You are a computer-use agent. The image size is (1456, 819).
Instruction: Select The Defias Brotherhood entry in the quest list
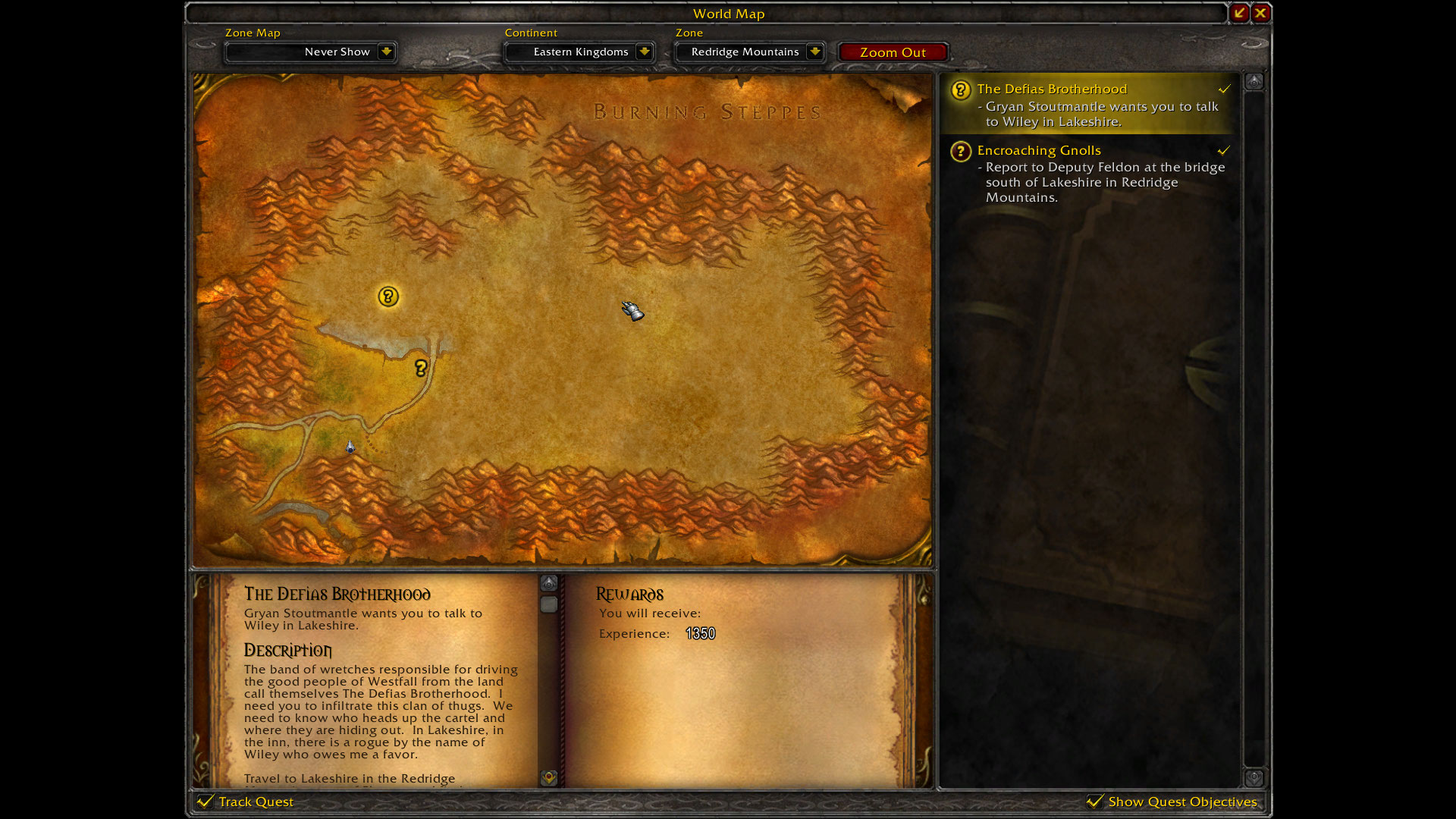click(x=1052, y=89)
